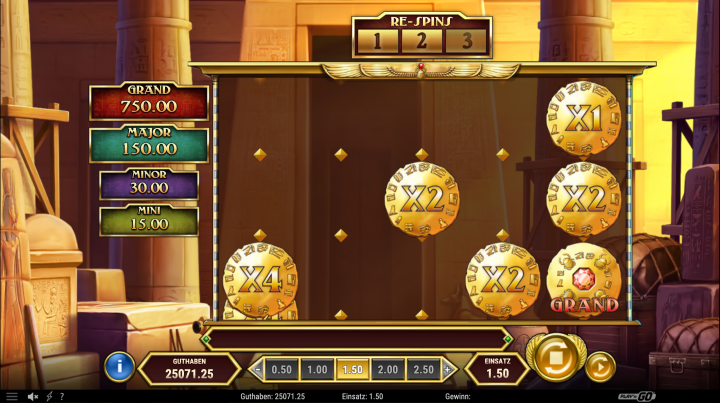Choose the 1.00 bet amount

tap(317, 369)
